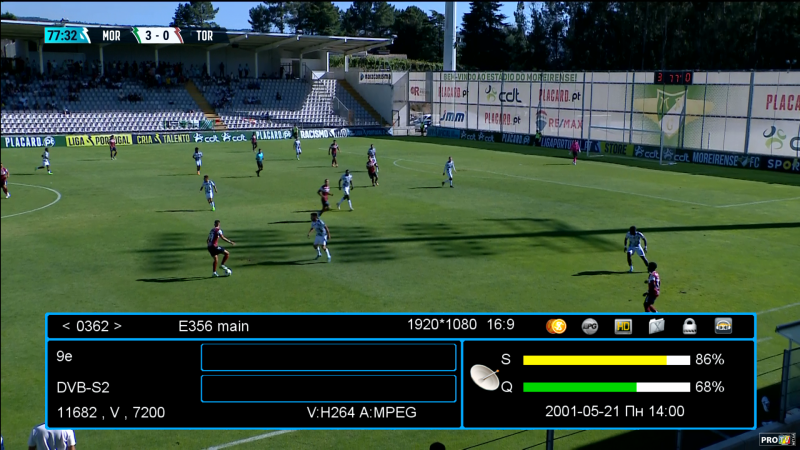The height and width of the screenshot is (450, 800).
Task: Select the lower empty programme info box
Action: pyautogui.click(x=328, y=388)
